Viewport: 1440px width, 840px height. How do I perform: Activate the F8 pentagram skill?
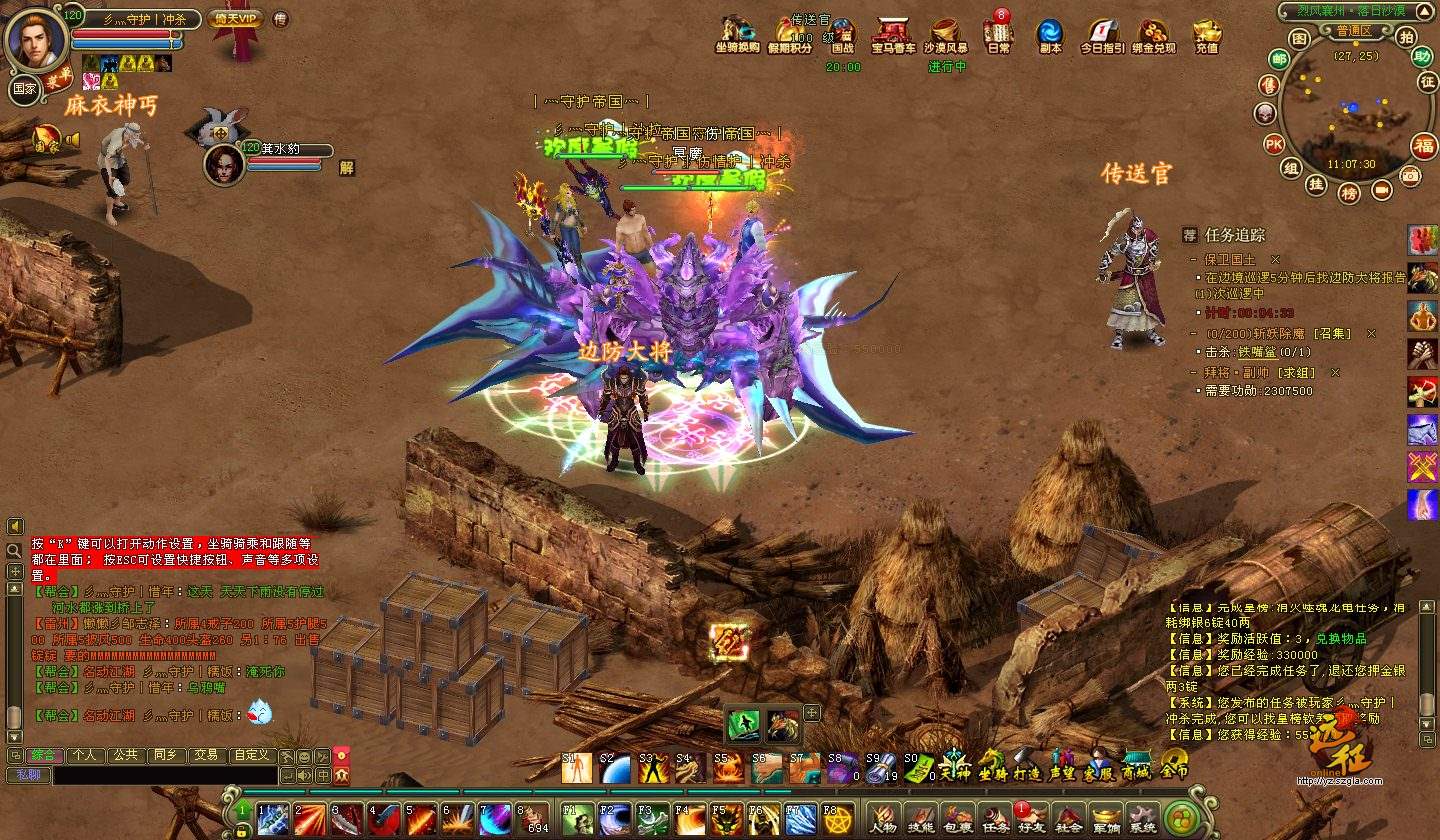tap(838, 819)
